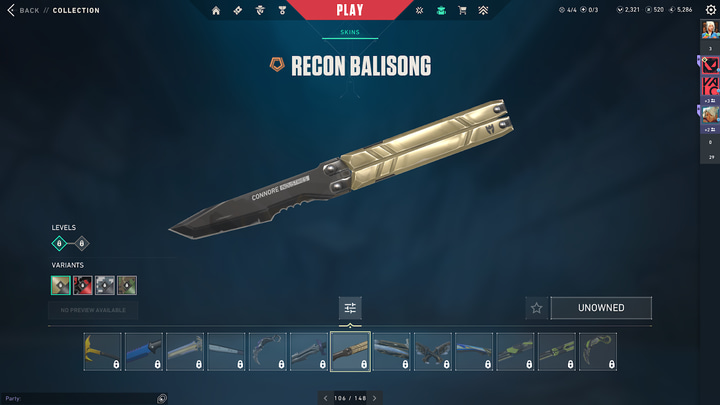The width and height of the screenshot is (720, 405).
Task: Click the red PLAY button
Action: (x=349, y=11)
